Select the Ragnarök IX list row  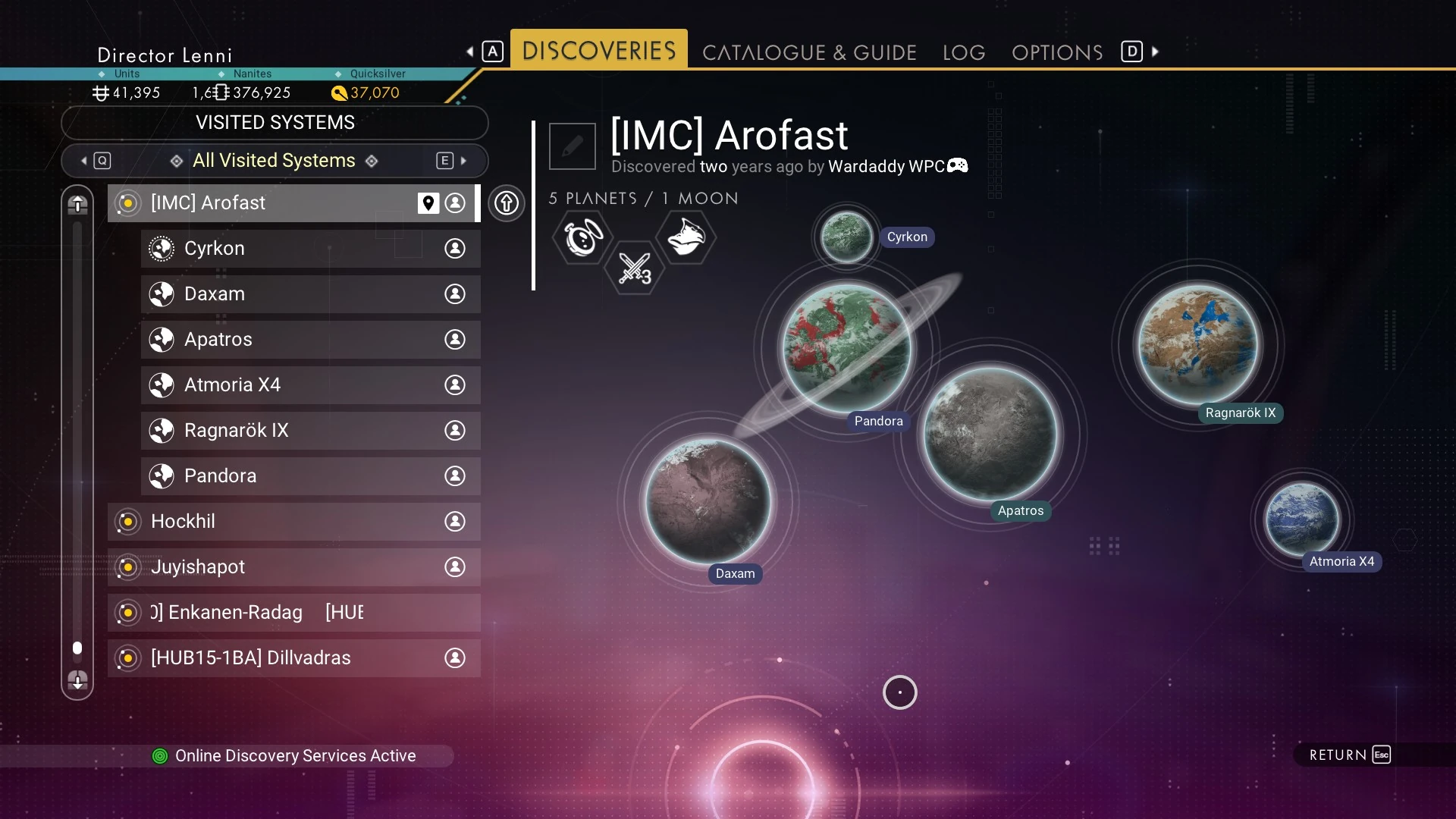(309, 431)
